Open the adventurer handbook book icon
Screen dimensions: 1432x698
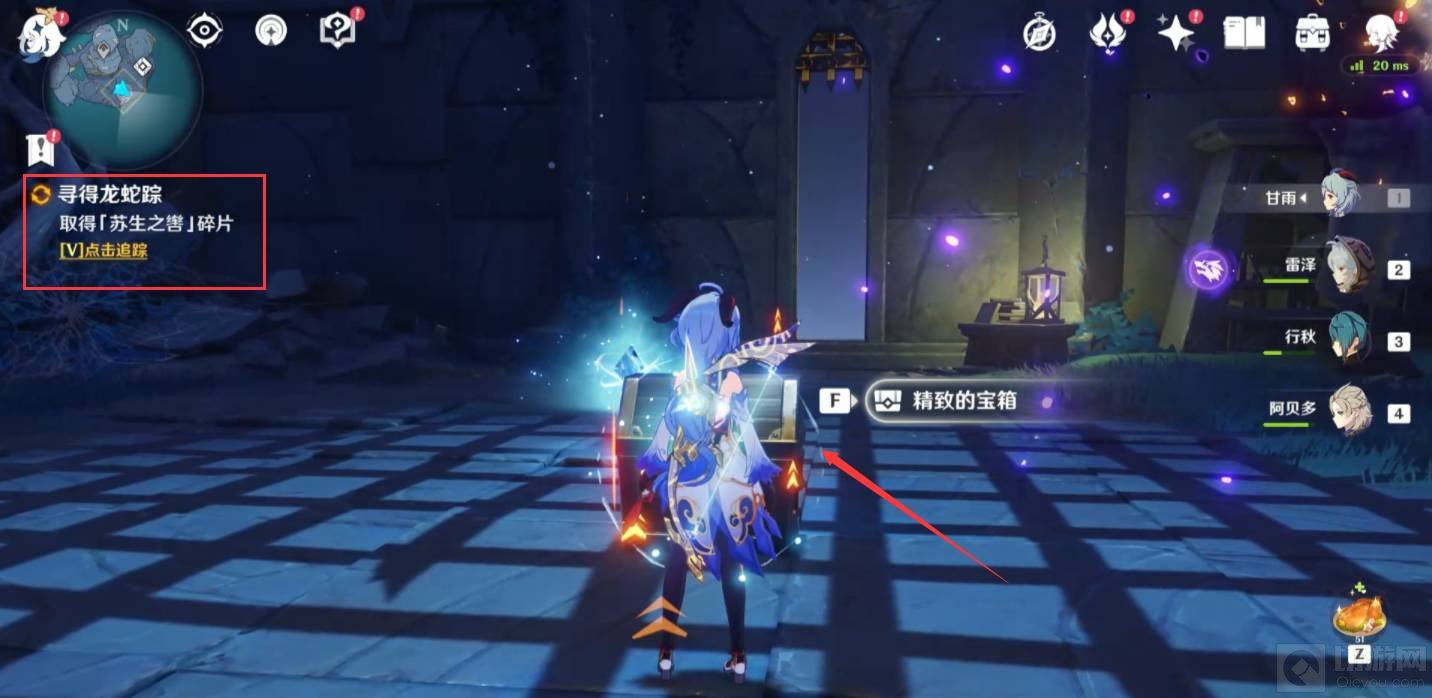tap(1245, 32)
